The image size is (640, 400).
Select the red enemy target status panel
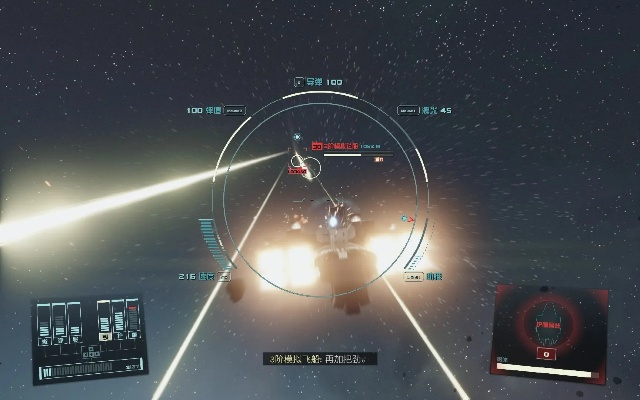[x=549, y=329]
